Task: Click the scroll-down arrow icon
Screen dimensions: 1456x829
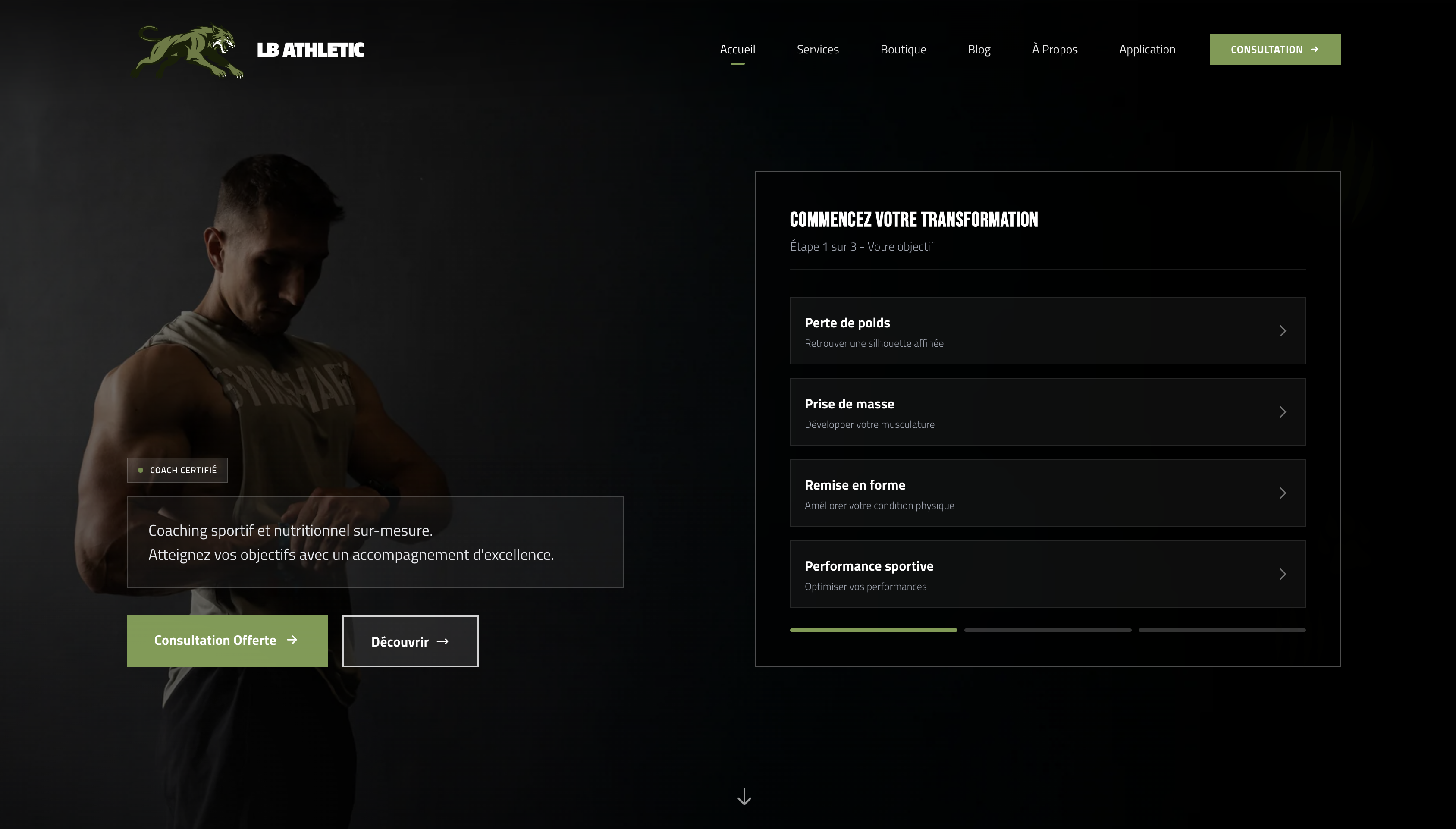Action: tap(744, 797)
